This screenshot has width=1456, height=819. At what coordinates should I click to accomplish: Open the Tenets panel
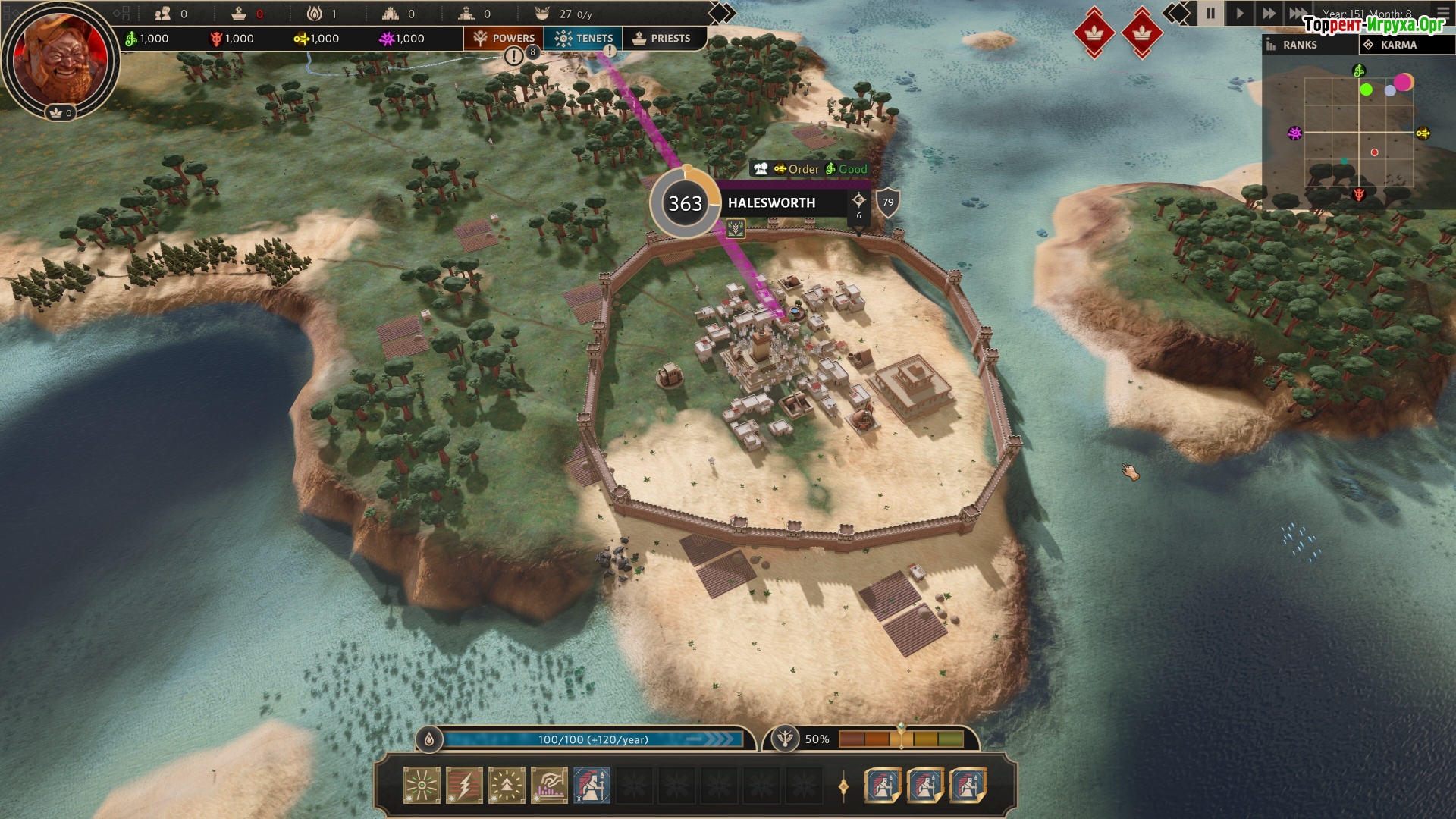pyautogui.click(x=583, y=38)
